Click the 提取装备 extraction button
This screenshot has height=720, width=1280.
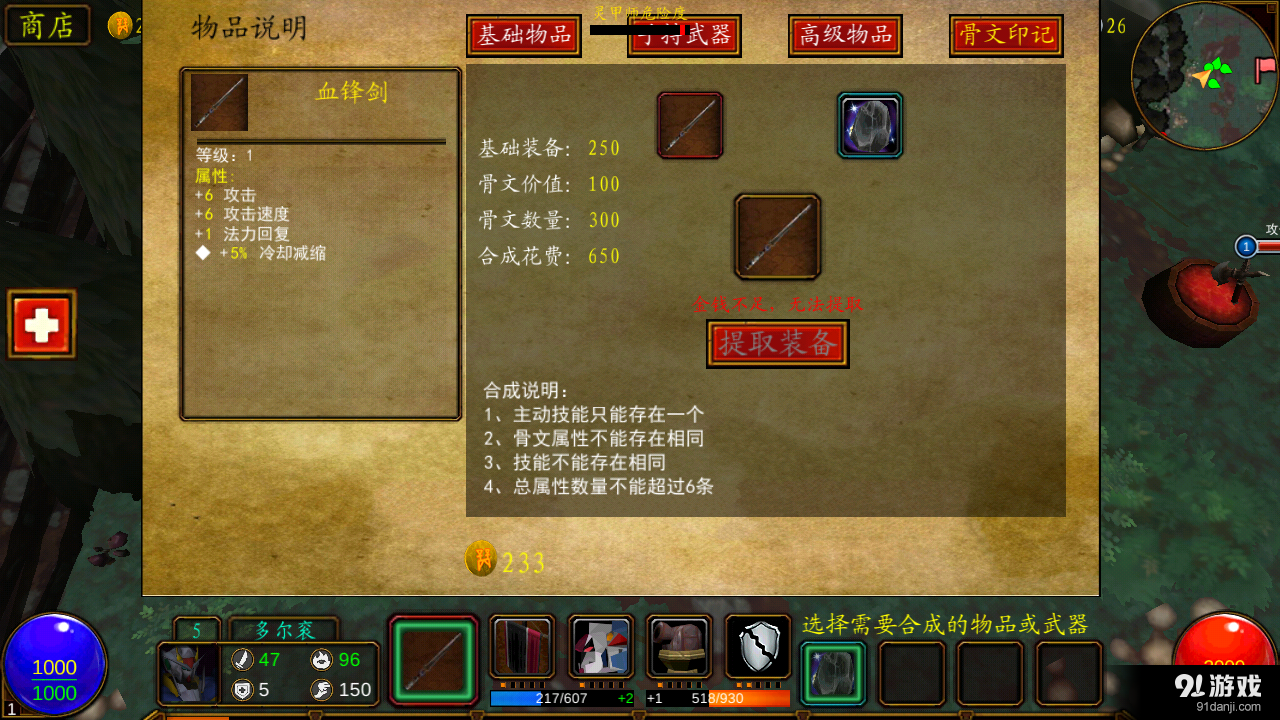777,343
